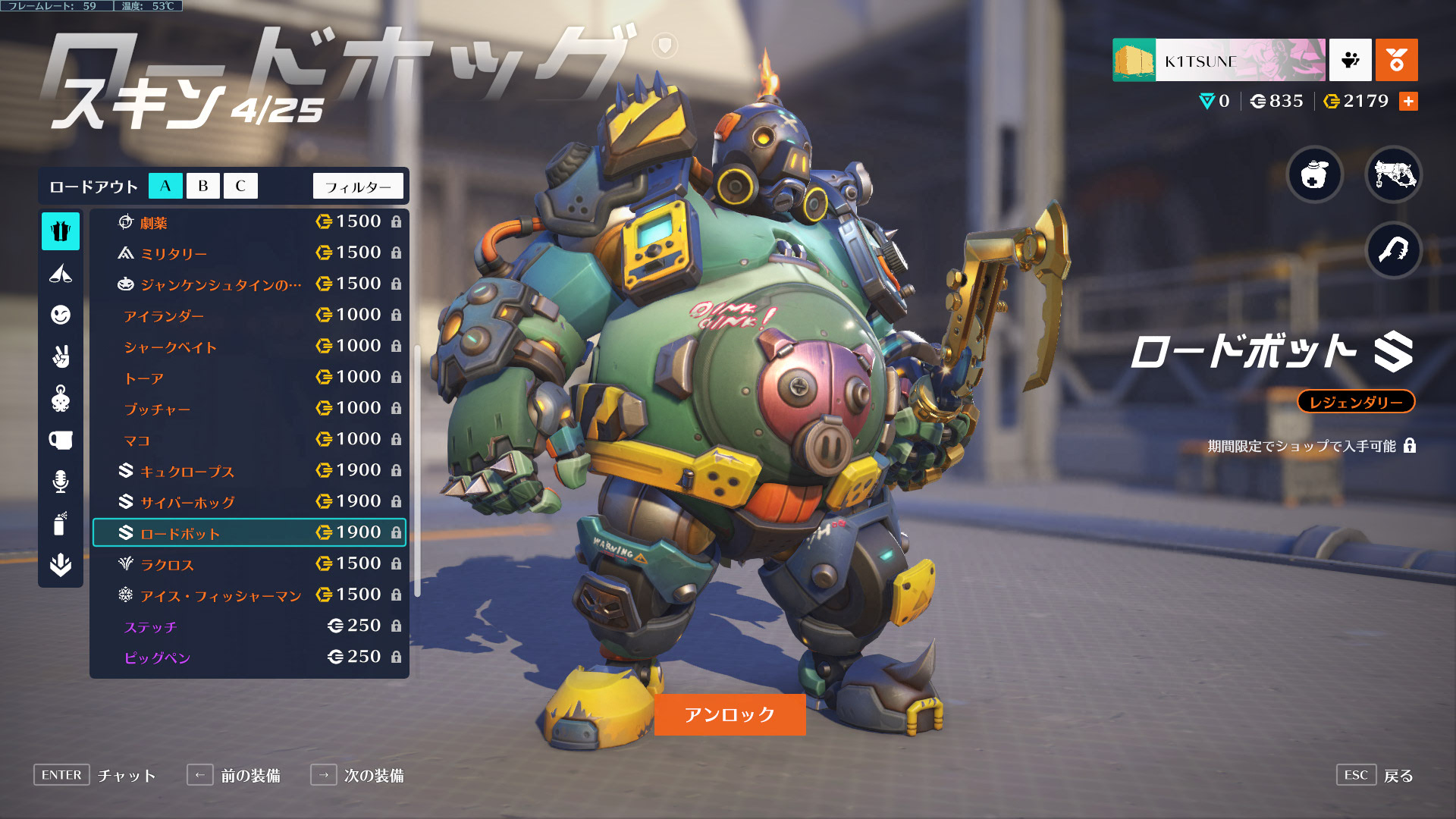The height and width of the screenshot is (819, 1456).
Task: Preview the scrap gun weapon icon
Action: coord(1394,175)
